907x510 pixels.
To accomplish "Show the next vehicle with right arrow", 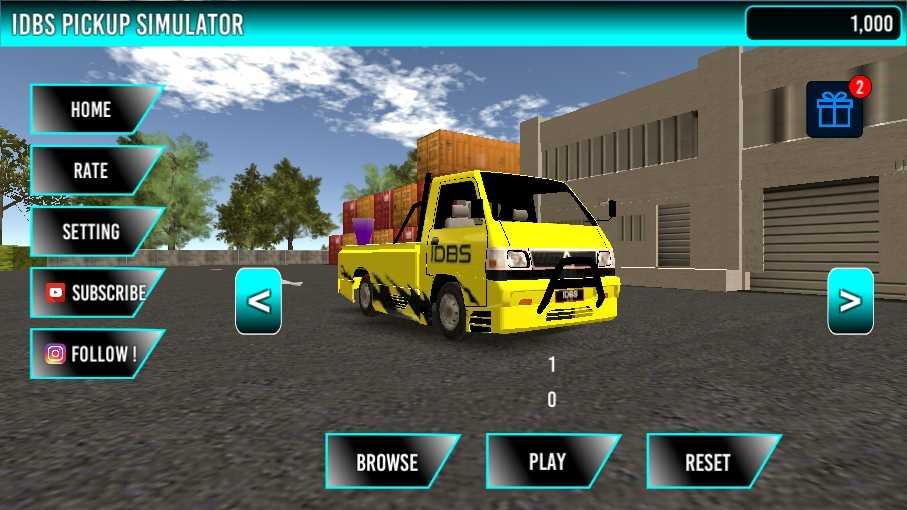I will (x=850, y=301).
